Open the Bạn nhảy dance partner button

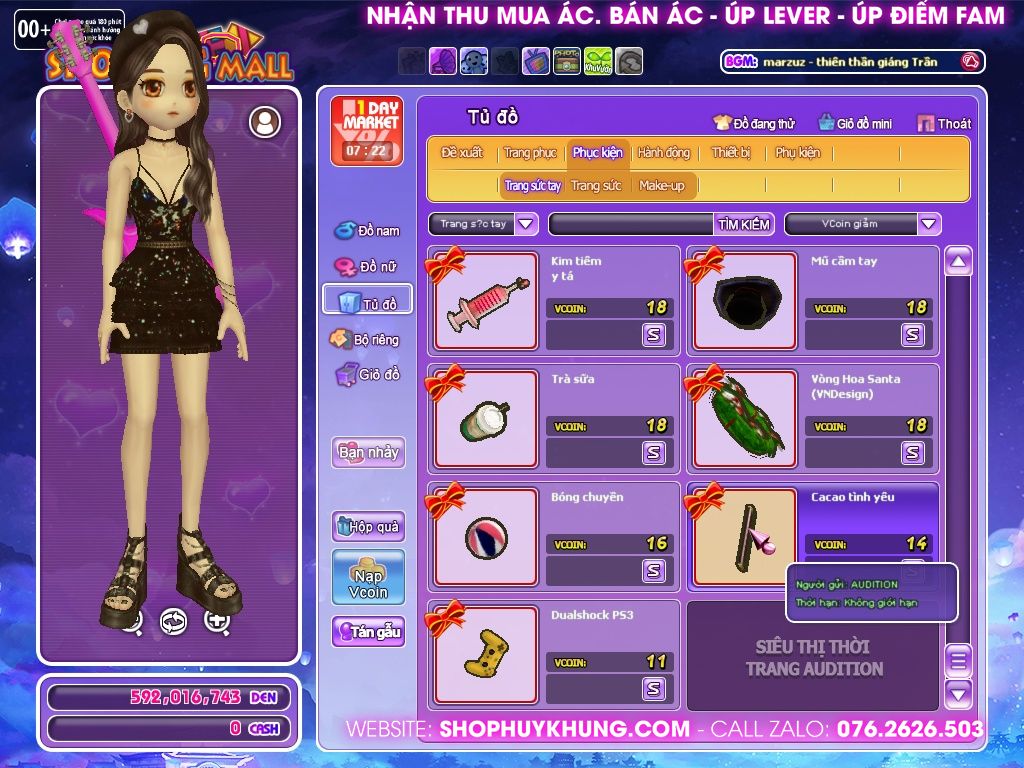pyautogui.click(x=368, y=452)
